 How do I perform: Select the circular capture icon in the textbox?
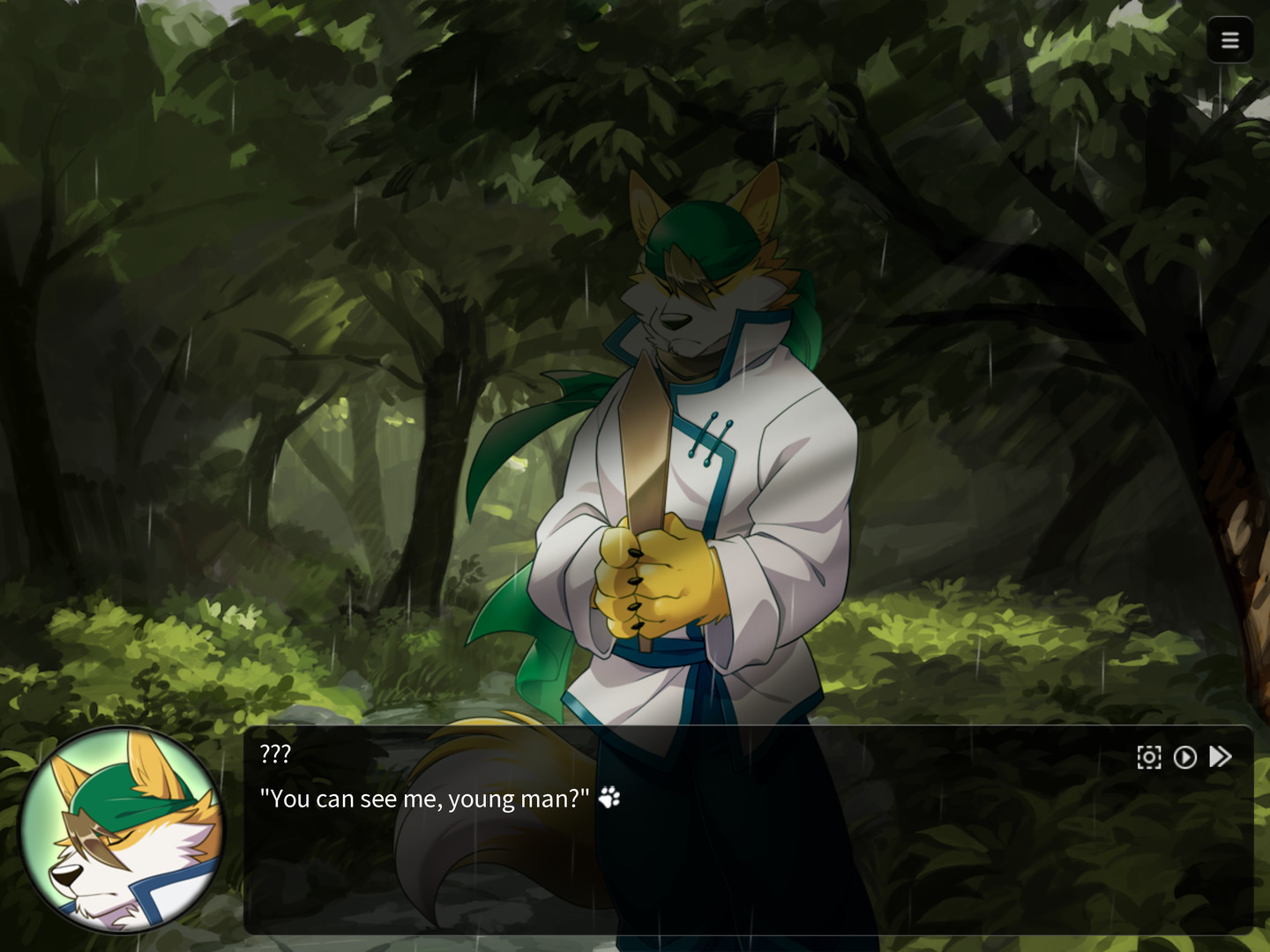pyautogui.click(x=1148, y=756)
